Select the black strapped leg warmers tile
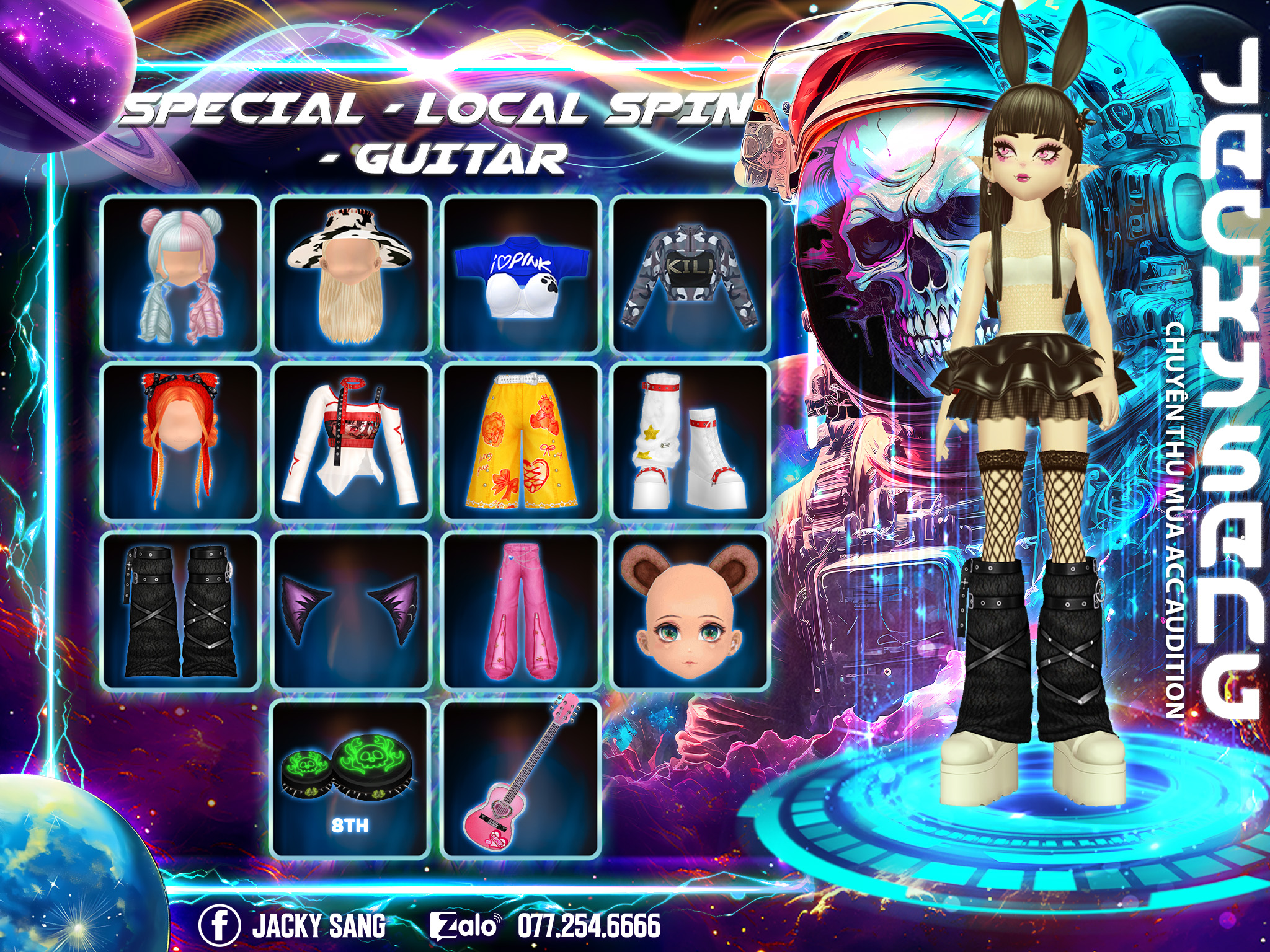 point(180,610)
